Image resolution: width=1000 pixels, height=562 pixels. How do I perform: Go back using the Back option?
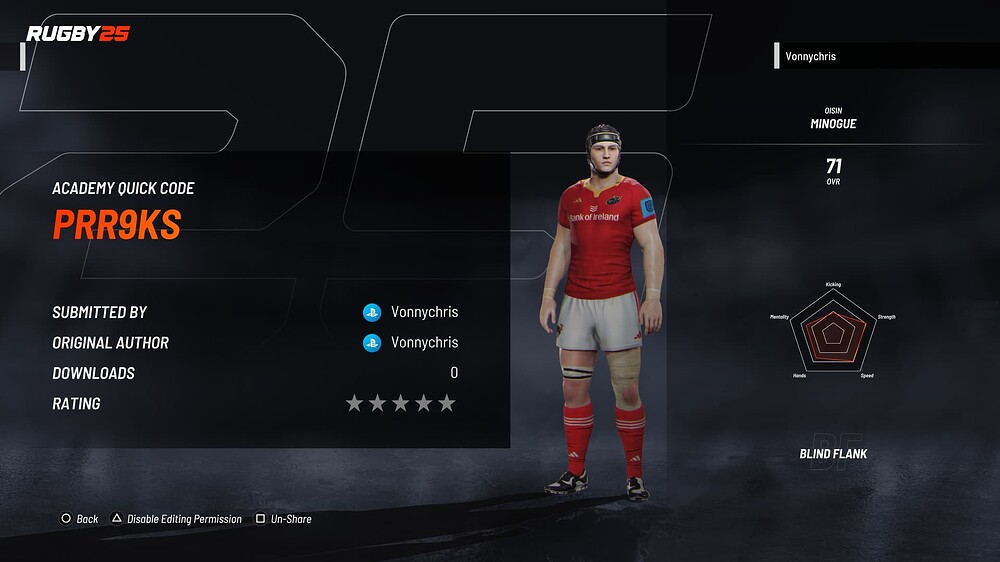pyautogui.click(x=80, y=519)
